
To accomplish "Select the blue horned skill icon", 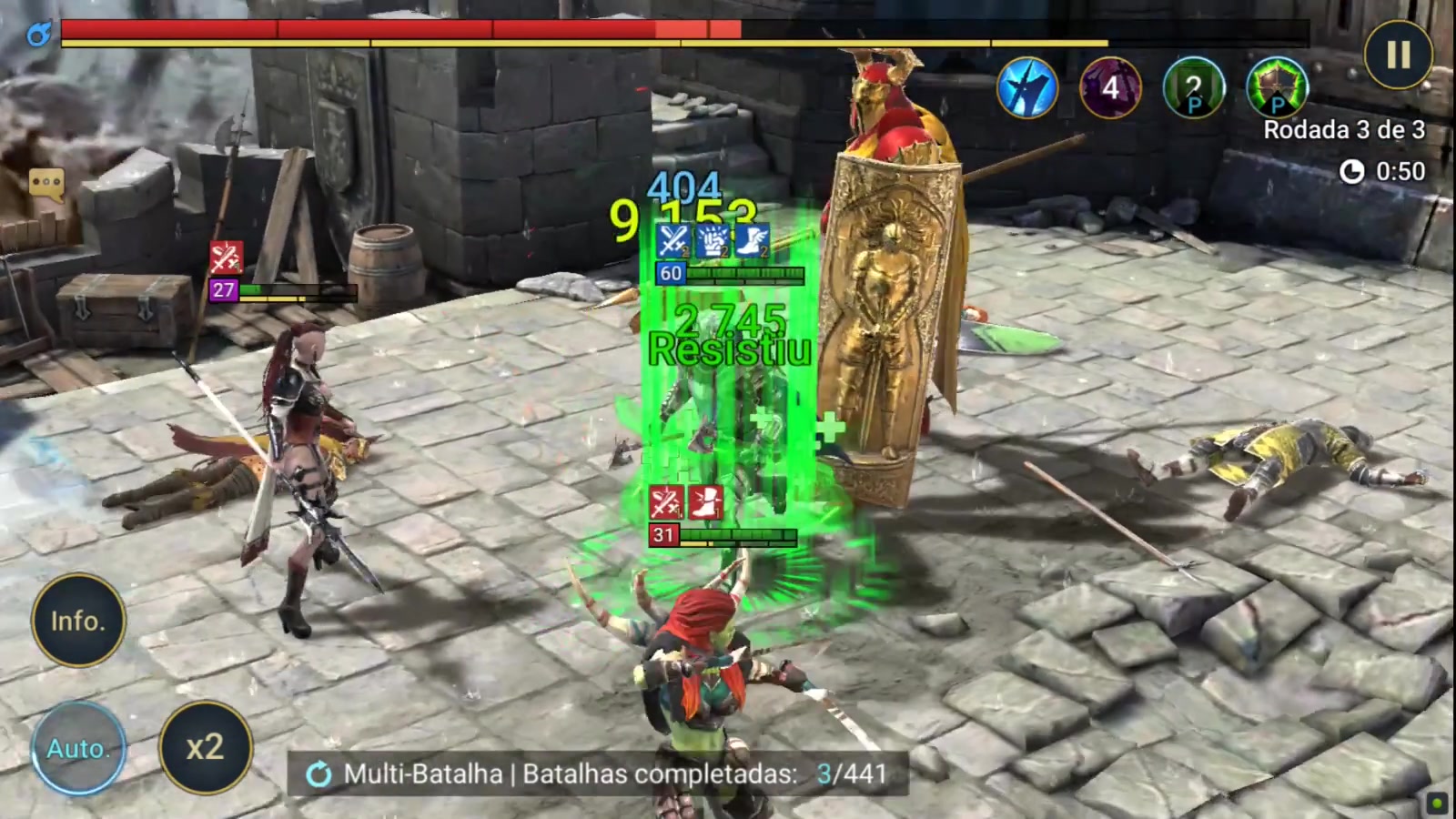I will point(1026,88).
